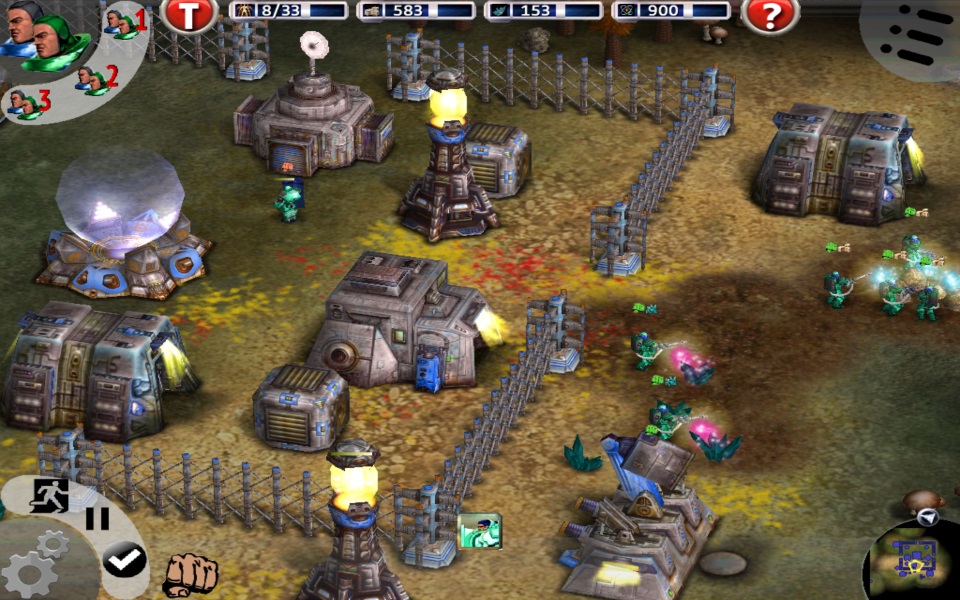960x600 pixels.
Task: Open the minimap in the corner
Action: coord(916,559)
